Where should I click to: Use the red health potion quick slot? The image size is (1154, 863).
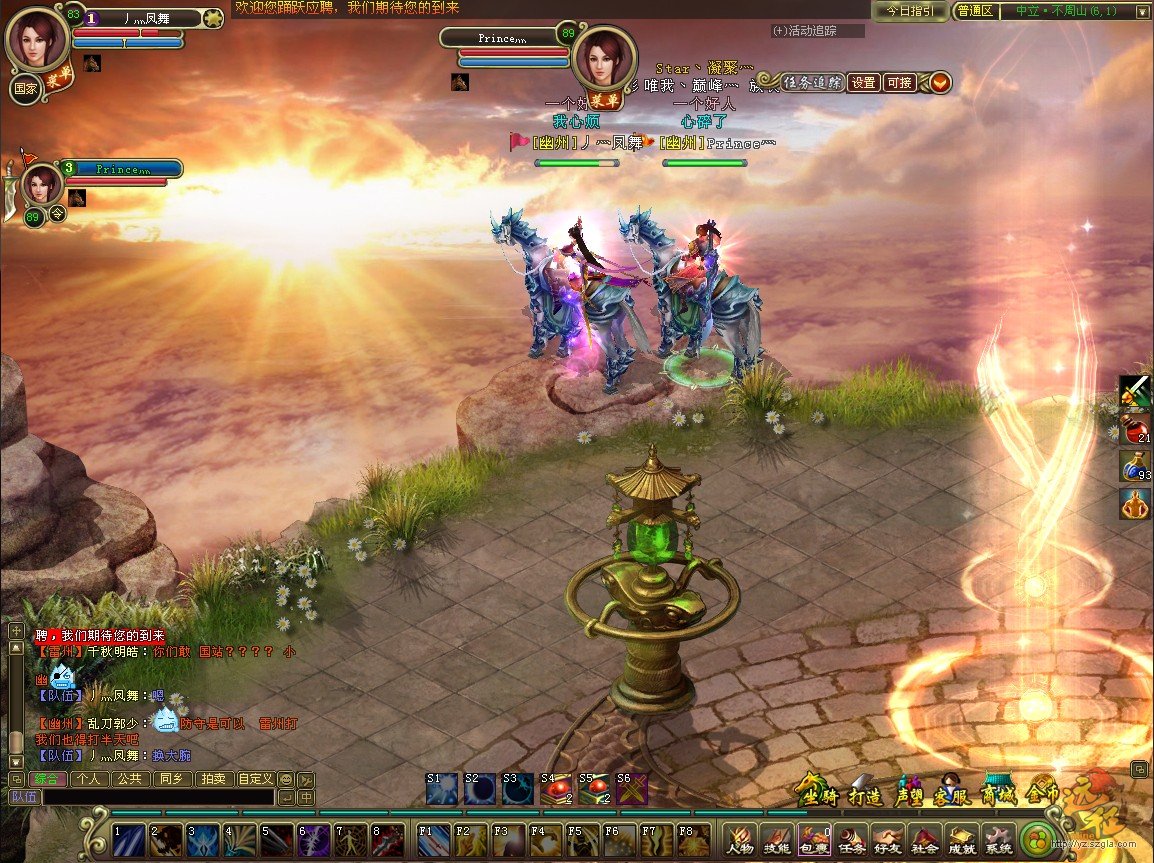click(x=1134, y=427)
